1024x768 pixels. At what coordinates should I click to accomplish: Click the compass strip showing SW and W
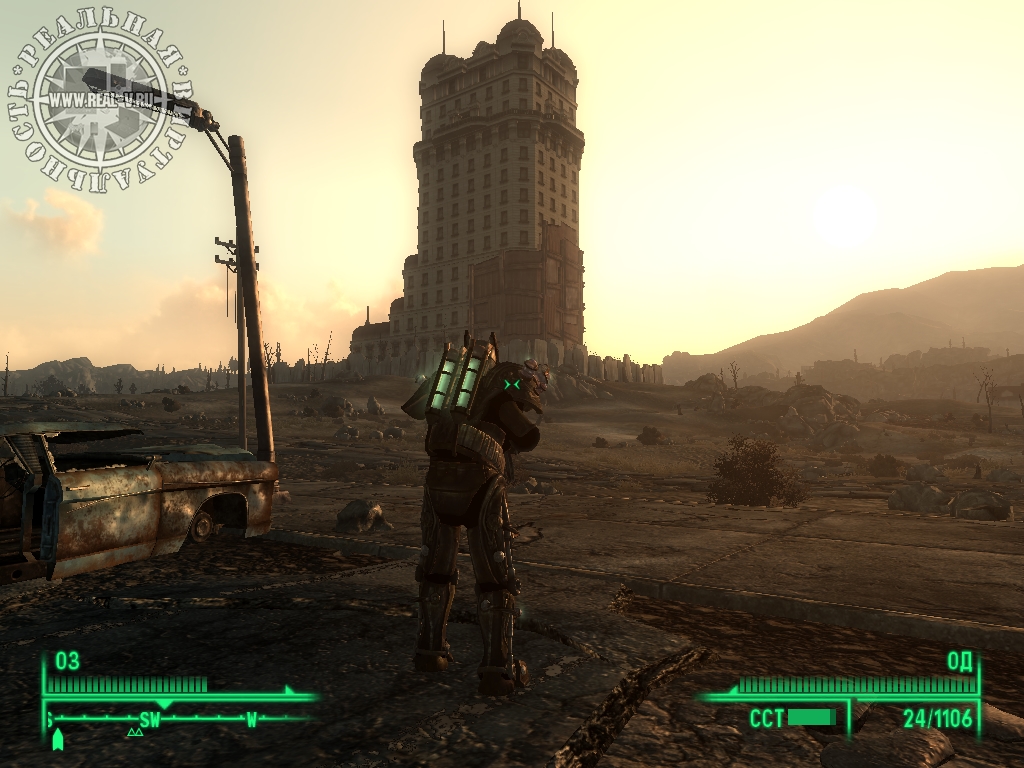coord(180,718)
